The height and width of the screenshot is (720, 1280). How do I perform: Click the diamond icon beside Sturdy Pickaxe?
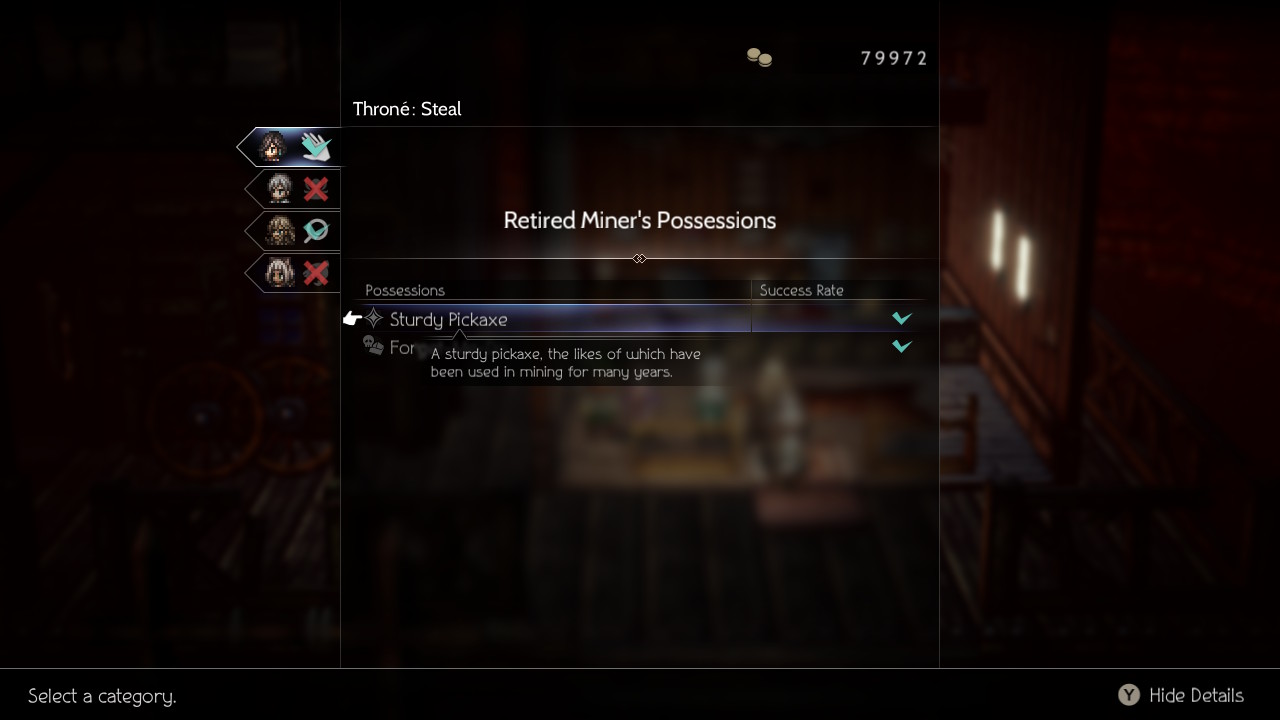pyautogui.click(x=374, y=318)
